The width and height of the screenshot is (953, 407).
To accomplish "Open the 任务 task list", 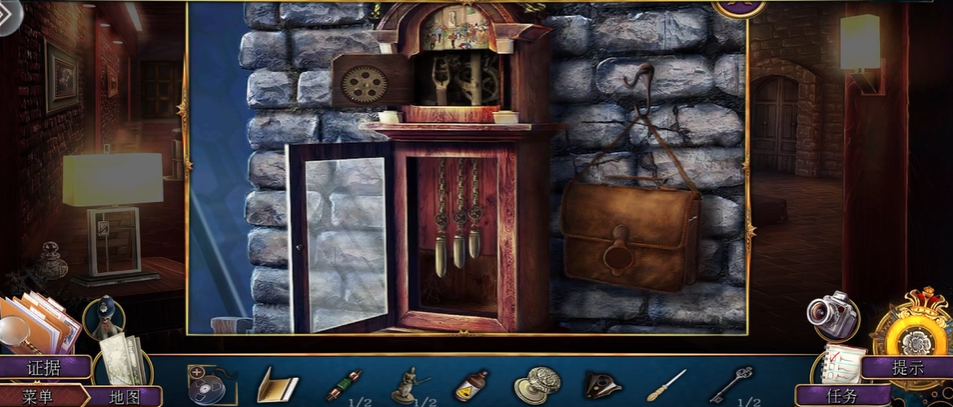I will pyautogui.click(x=842, y=395).
